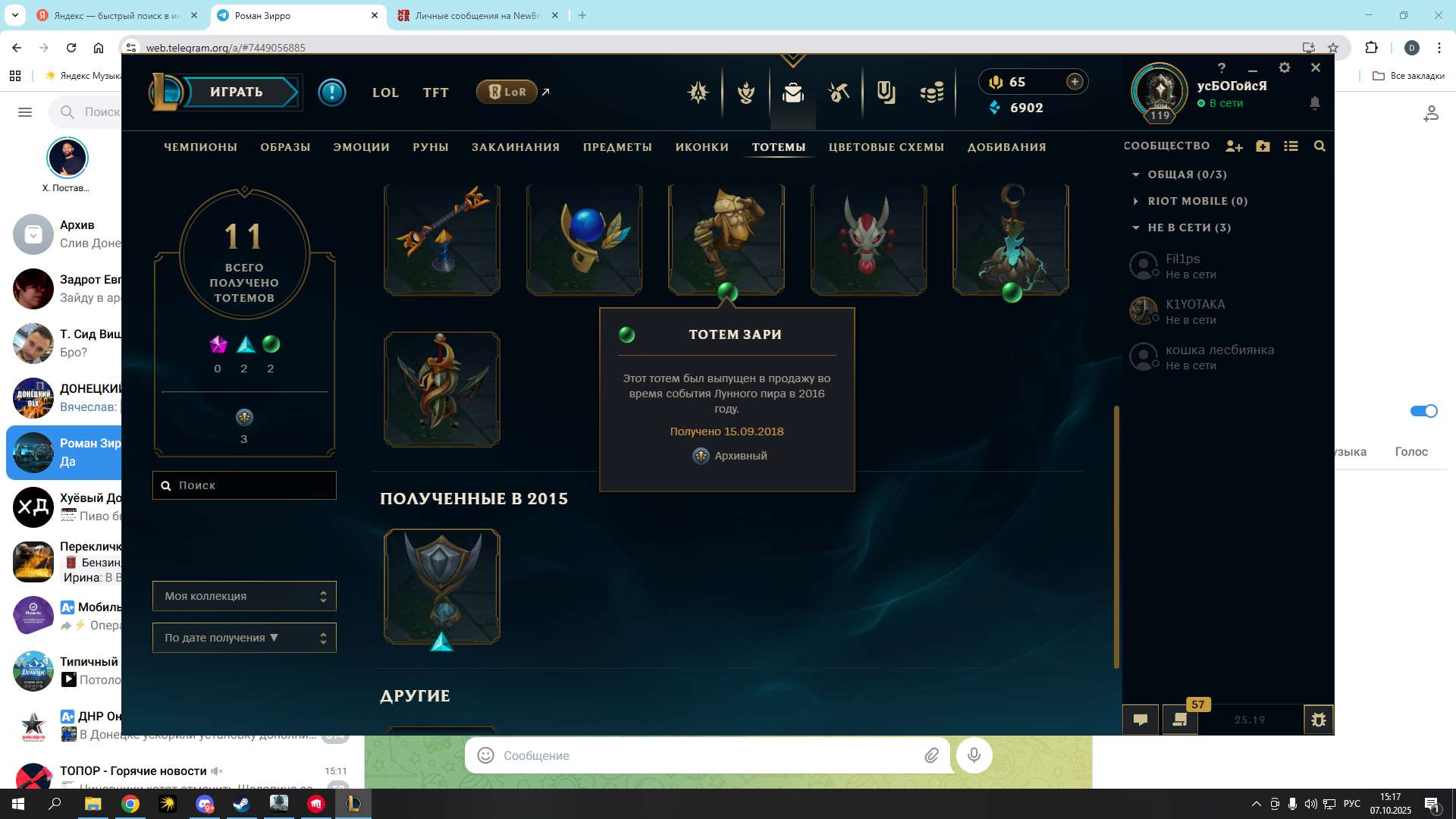Open the Store coins icon

pos(933,93)
